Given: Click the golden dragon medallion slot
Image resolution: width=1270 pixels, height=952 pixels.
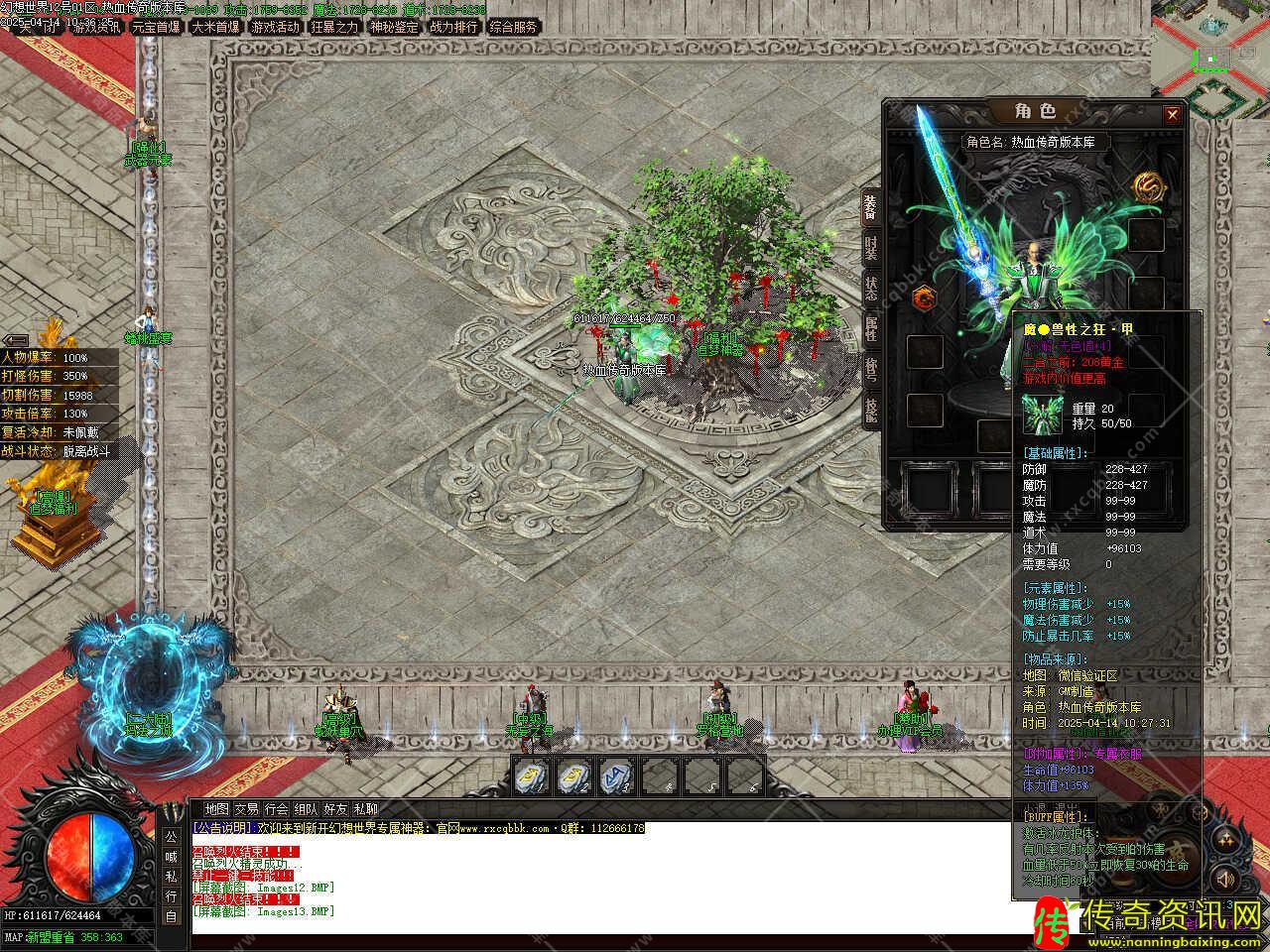Looking at the screenshot, I should tap(1147, 184).
